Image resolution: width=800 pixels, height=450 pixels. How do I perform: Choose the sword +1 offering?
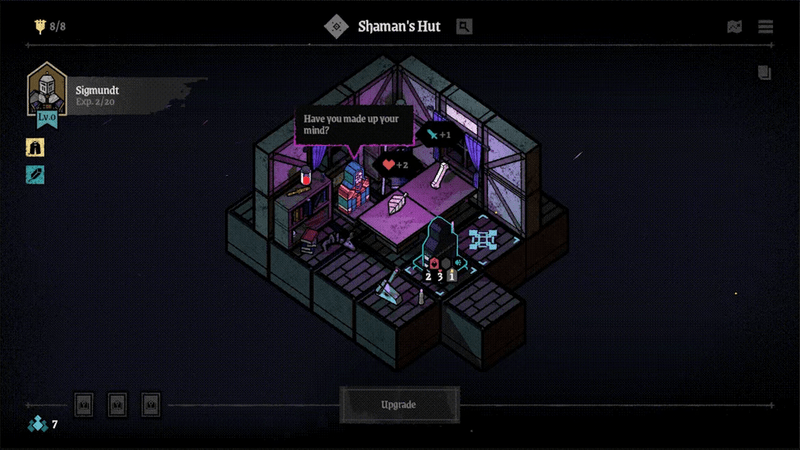(438, 135)
